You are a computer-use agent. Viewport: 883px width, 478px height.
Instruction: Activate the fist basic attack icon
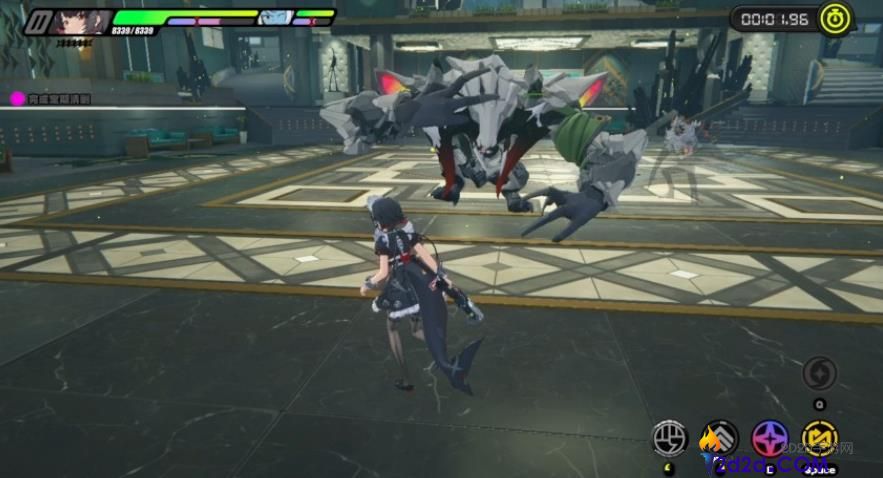pos(670,437)
